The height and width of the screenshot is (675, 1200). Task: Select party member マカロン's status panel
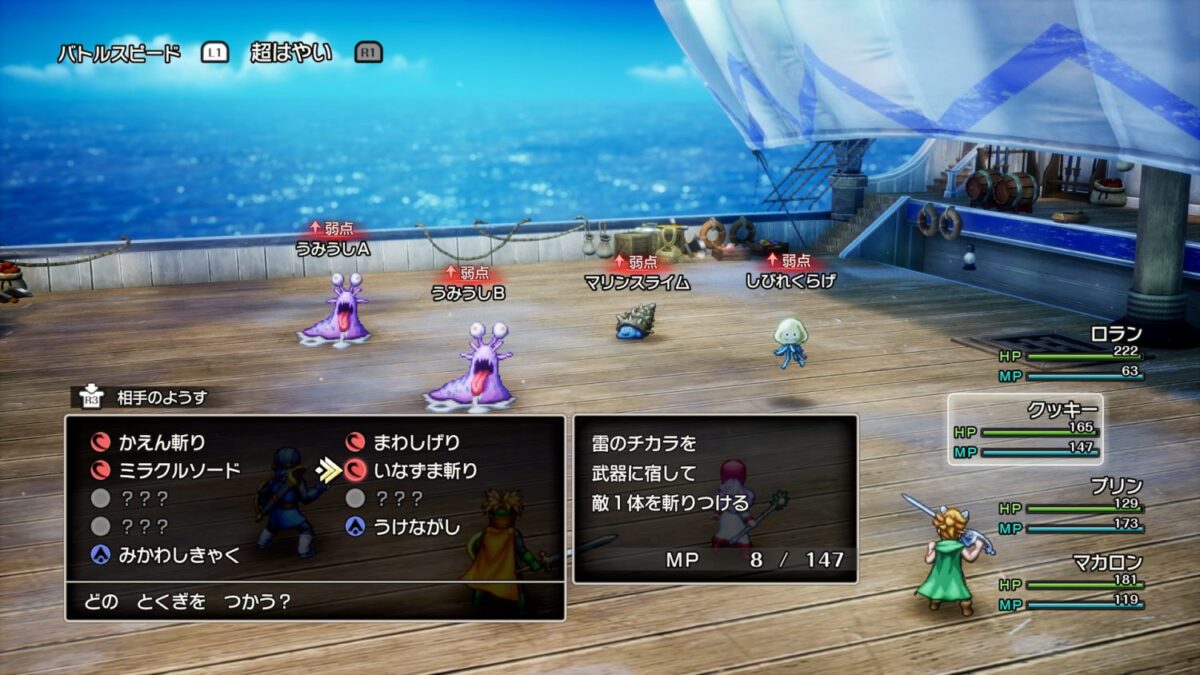click(1071, 583)
